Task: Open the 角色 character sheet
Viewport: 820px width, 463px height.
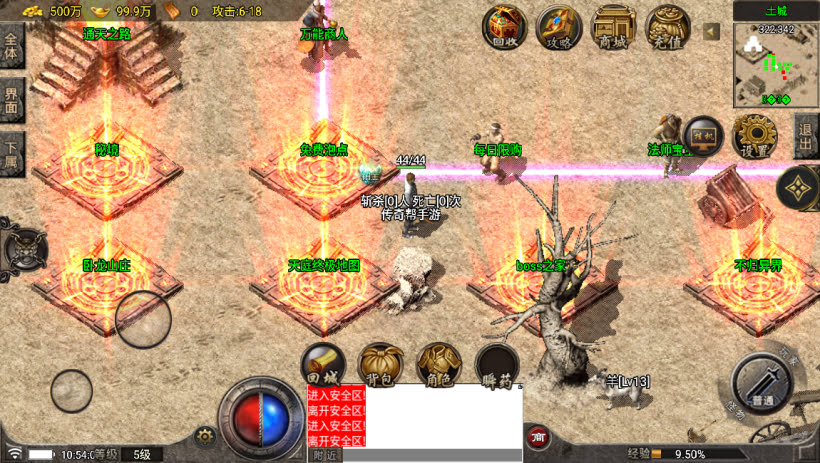Action: pos(438,365)
